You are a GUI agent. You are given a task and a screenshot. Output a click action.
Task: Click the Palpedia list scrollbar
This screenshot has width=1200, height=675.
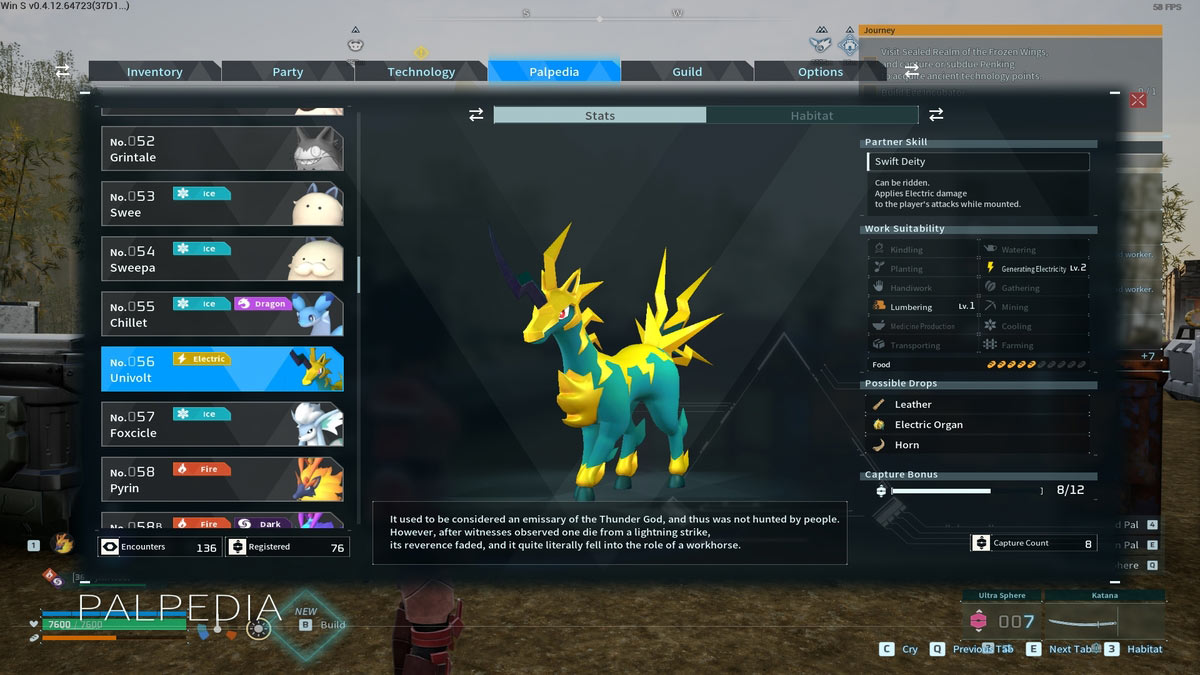(358, 272)
